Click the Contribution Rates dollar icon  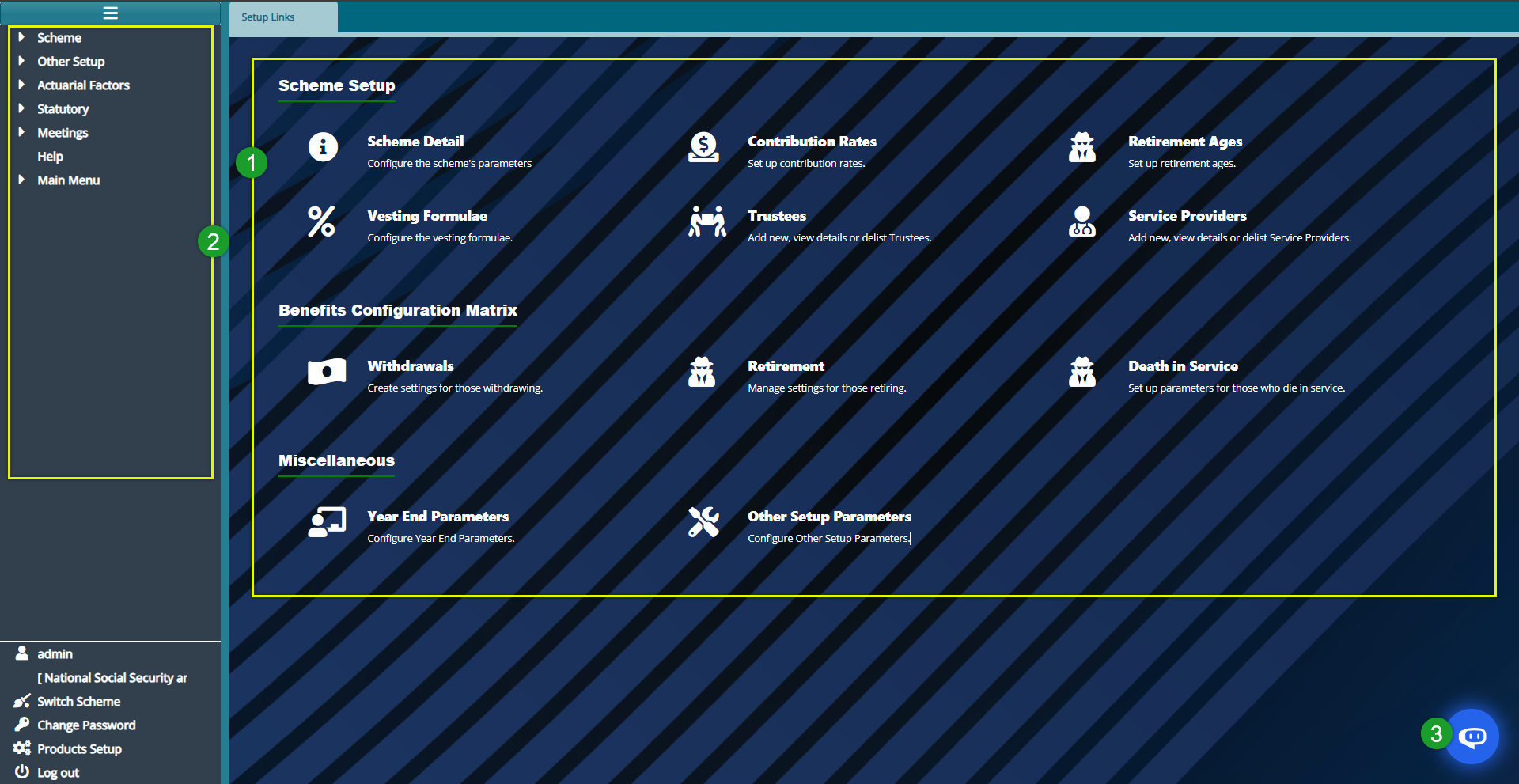pyautogui.click(x=703, y=147)
